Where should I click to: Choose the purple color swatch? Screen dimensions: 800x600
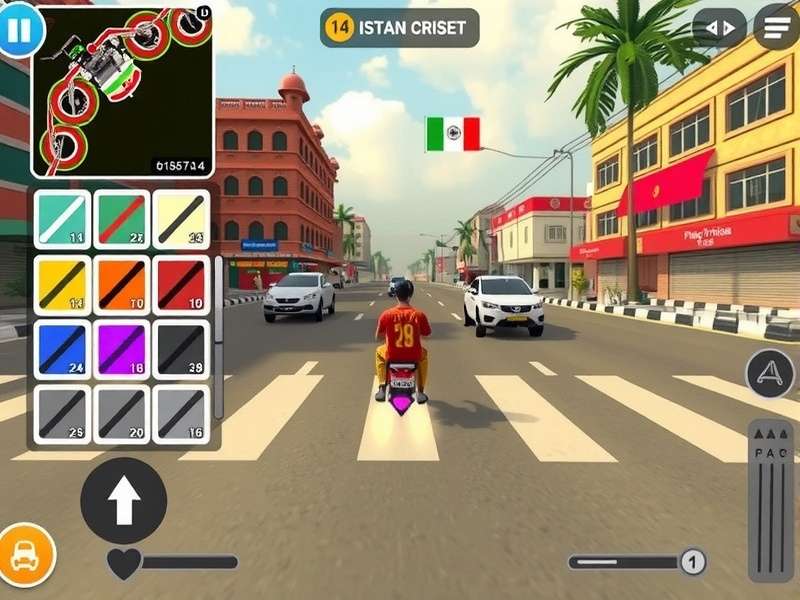[x=122, y=349]
